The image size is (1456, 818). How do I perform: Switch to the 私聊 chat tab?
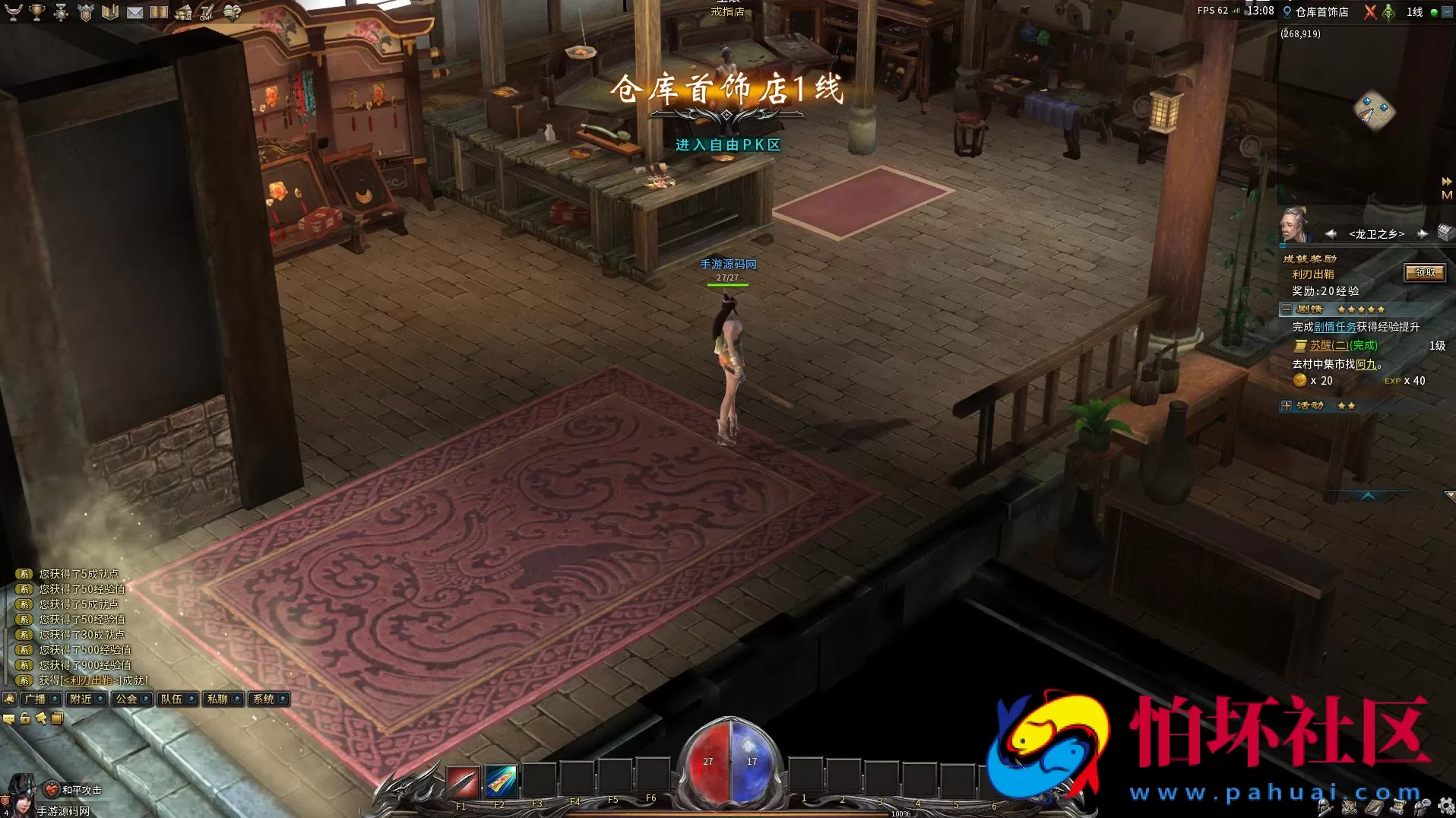[x=217, y=699]
